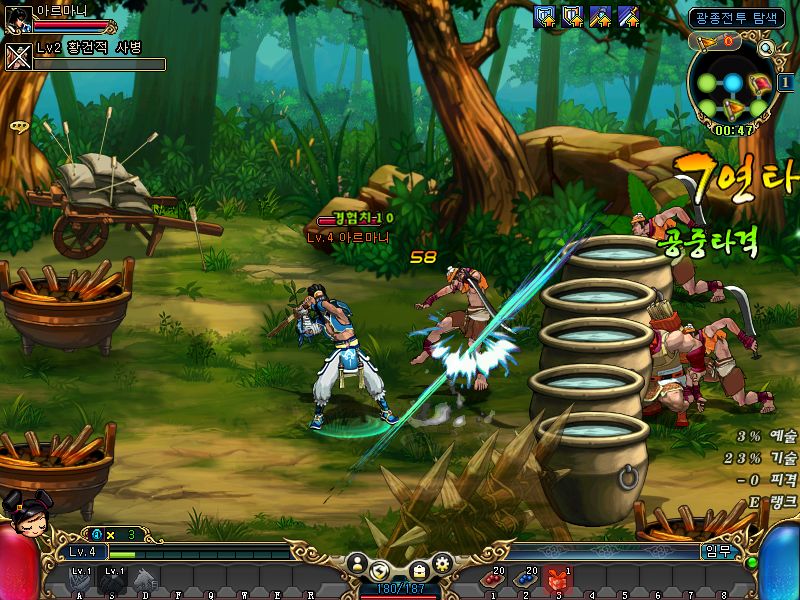Activate the skill icon in slot A

[x=80, y=579]
